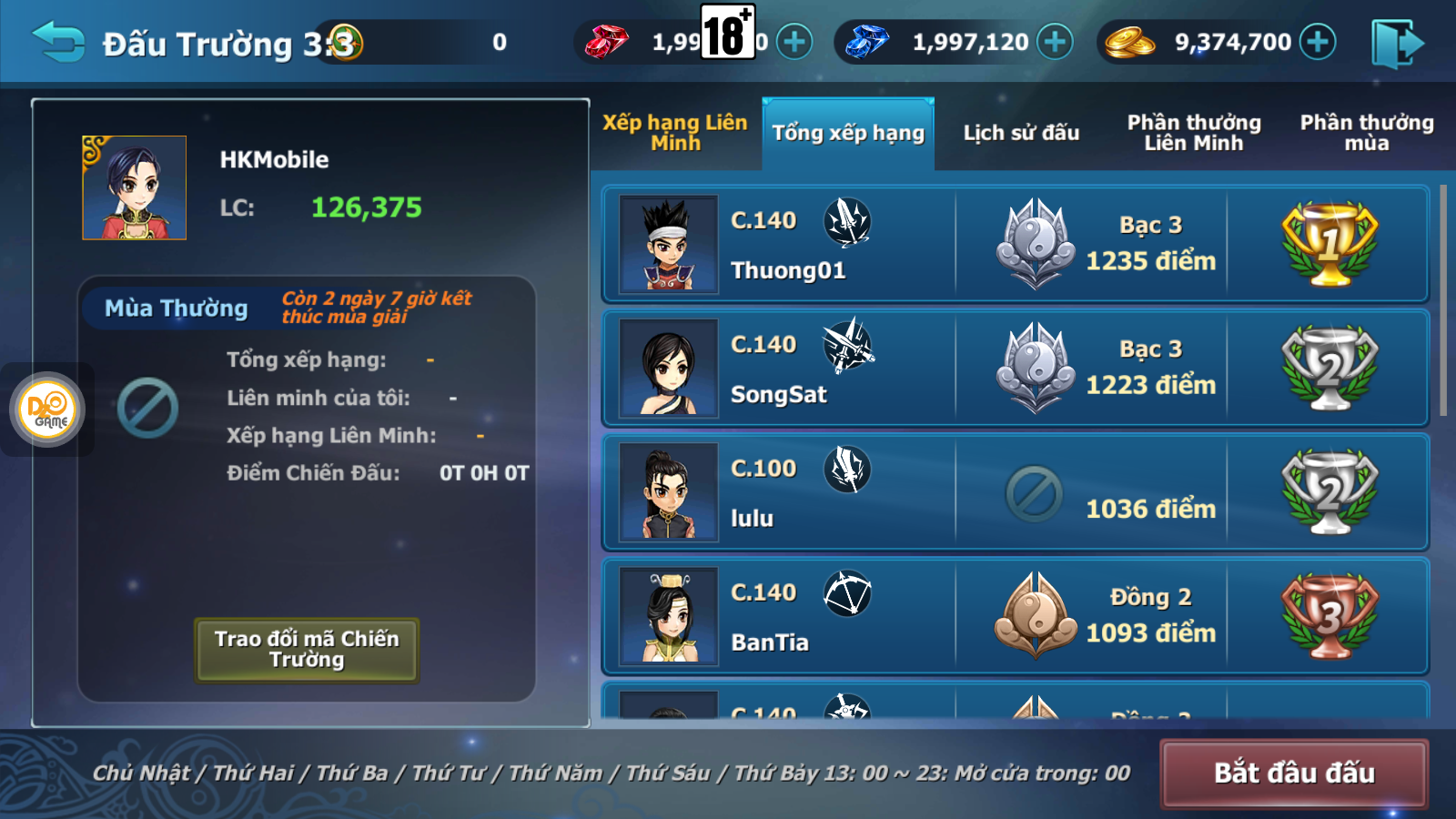Screen dimensions: 1456x819
Task: Open the Lịch sử đấu tab
Action: (x=1021, y=134)
